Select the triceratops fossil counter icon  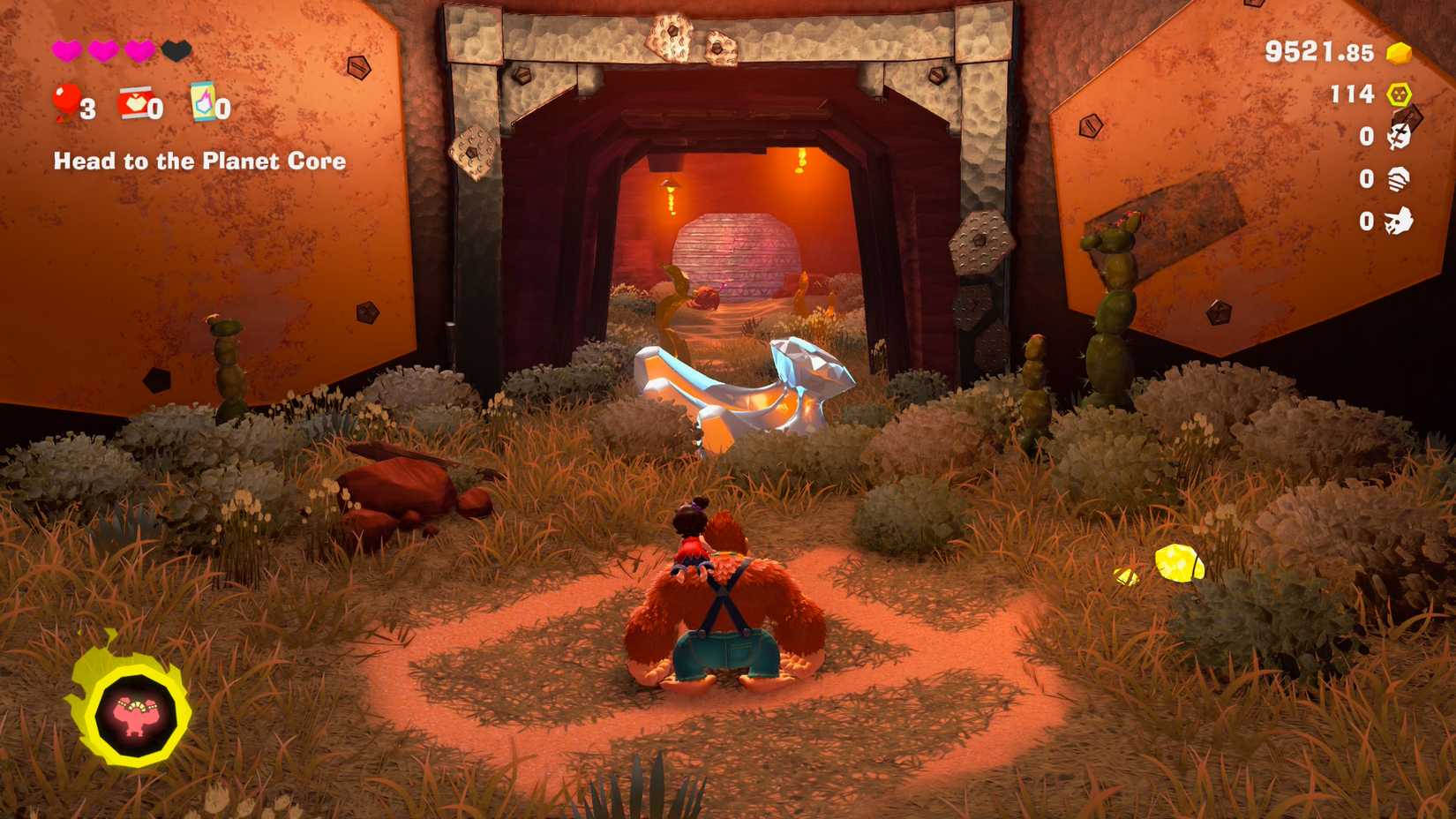(x=1400, y=221)
